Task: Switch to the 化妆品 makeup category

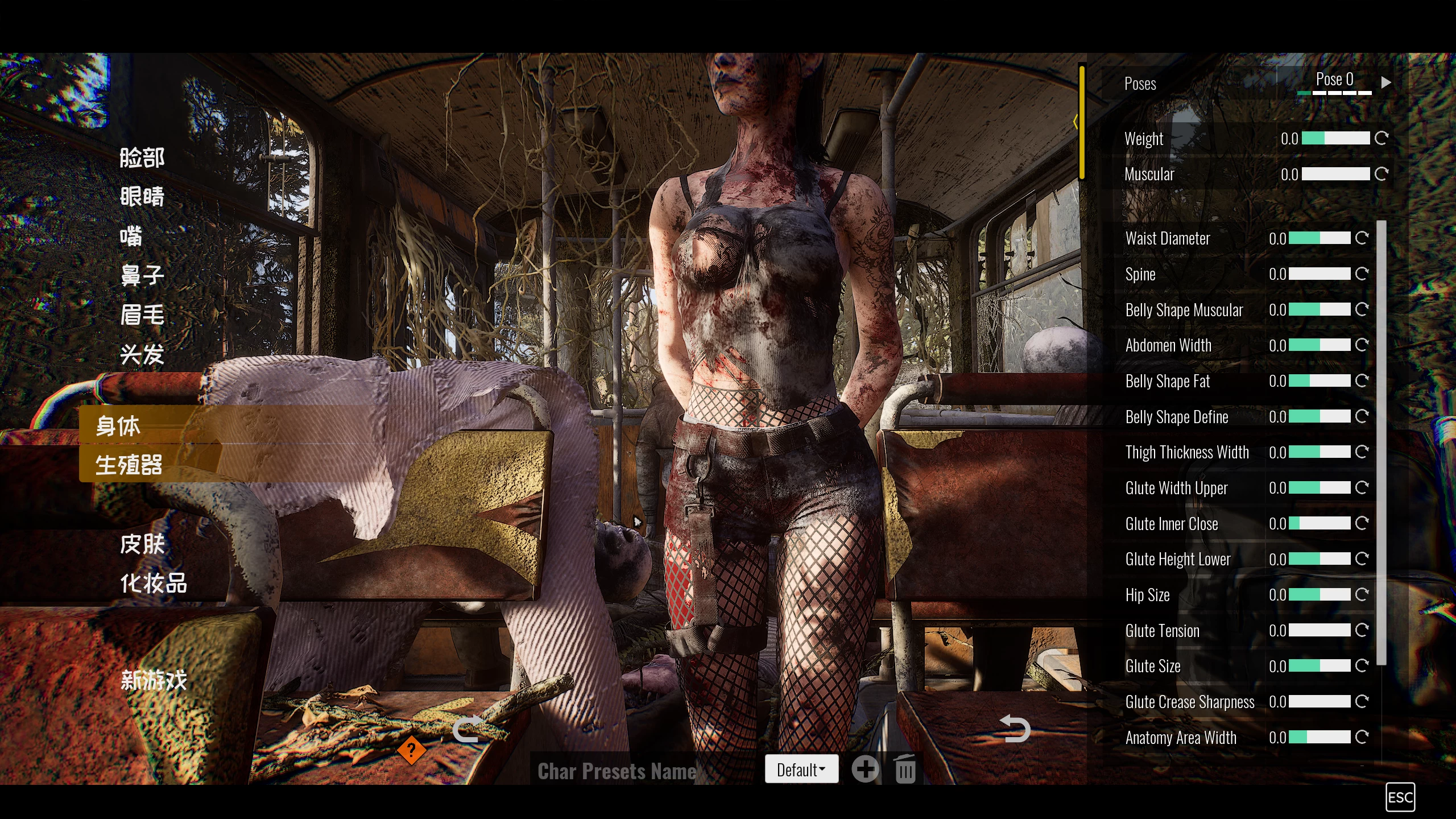Action: click(x=154, y=584)
